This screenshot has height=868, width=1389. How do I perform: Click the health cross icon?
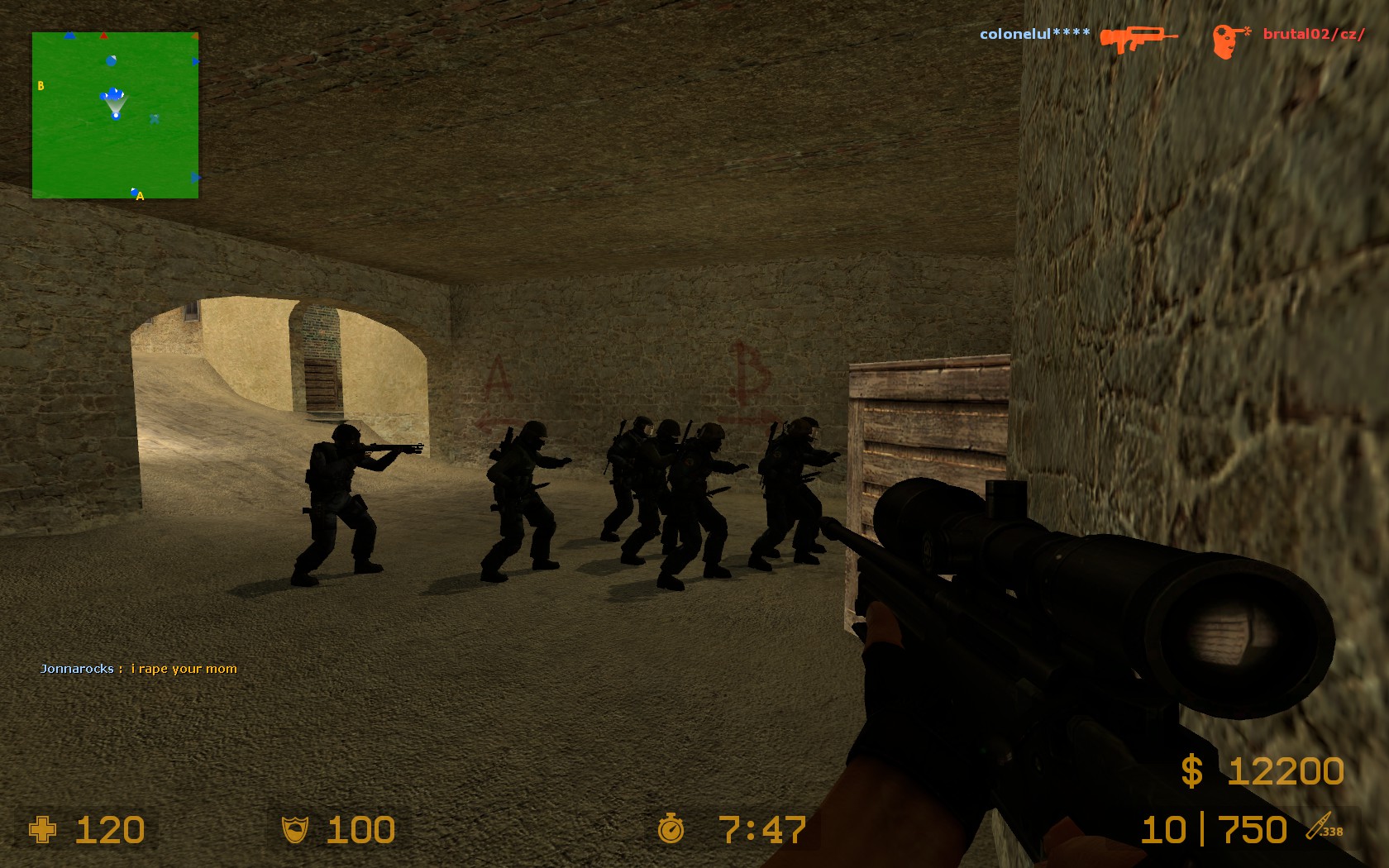(43, 829)
